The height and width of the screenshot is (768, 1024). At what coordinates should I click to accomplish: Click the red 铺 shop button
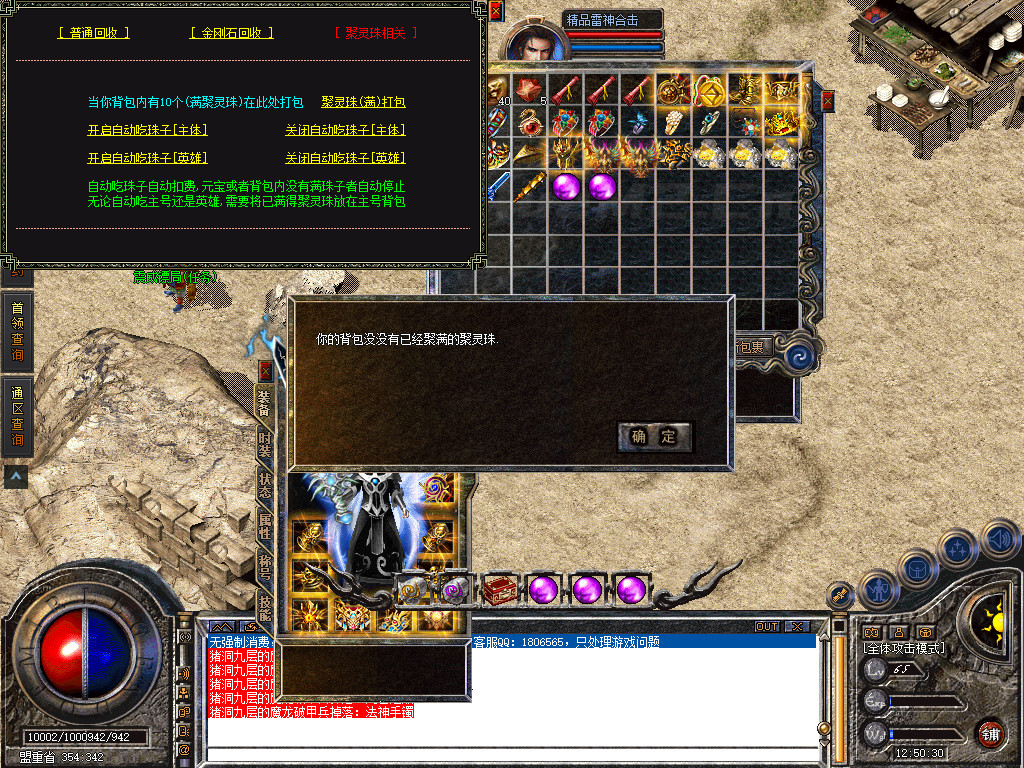[990, 734]
